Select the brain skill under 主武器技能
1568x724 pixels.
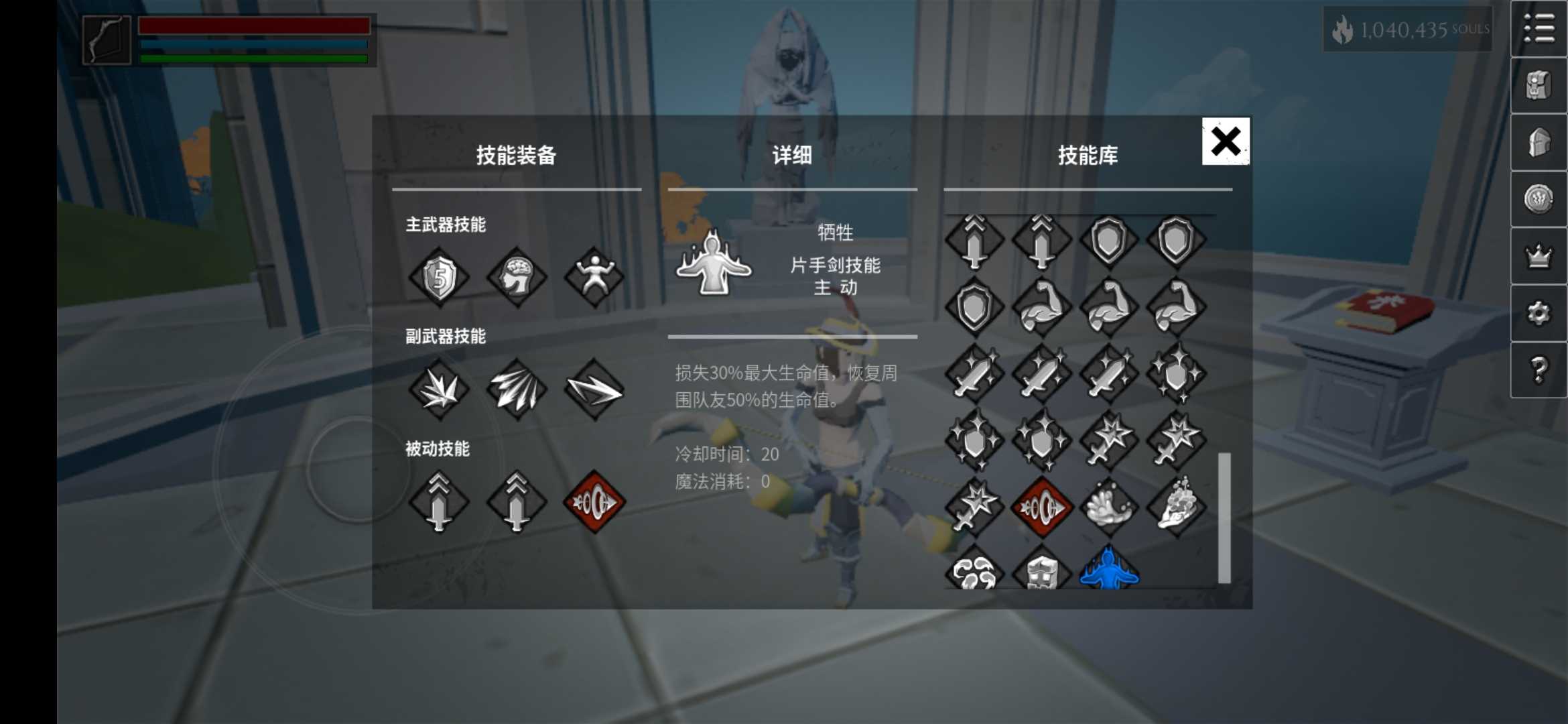[x=516, y=277]
